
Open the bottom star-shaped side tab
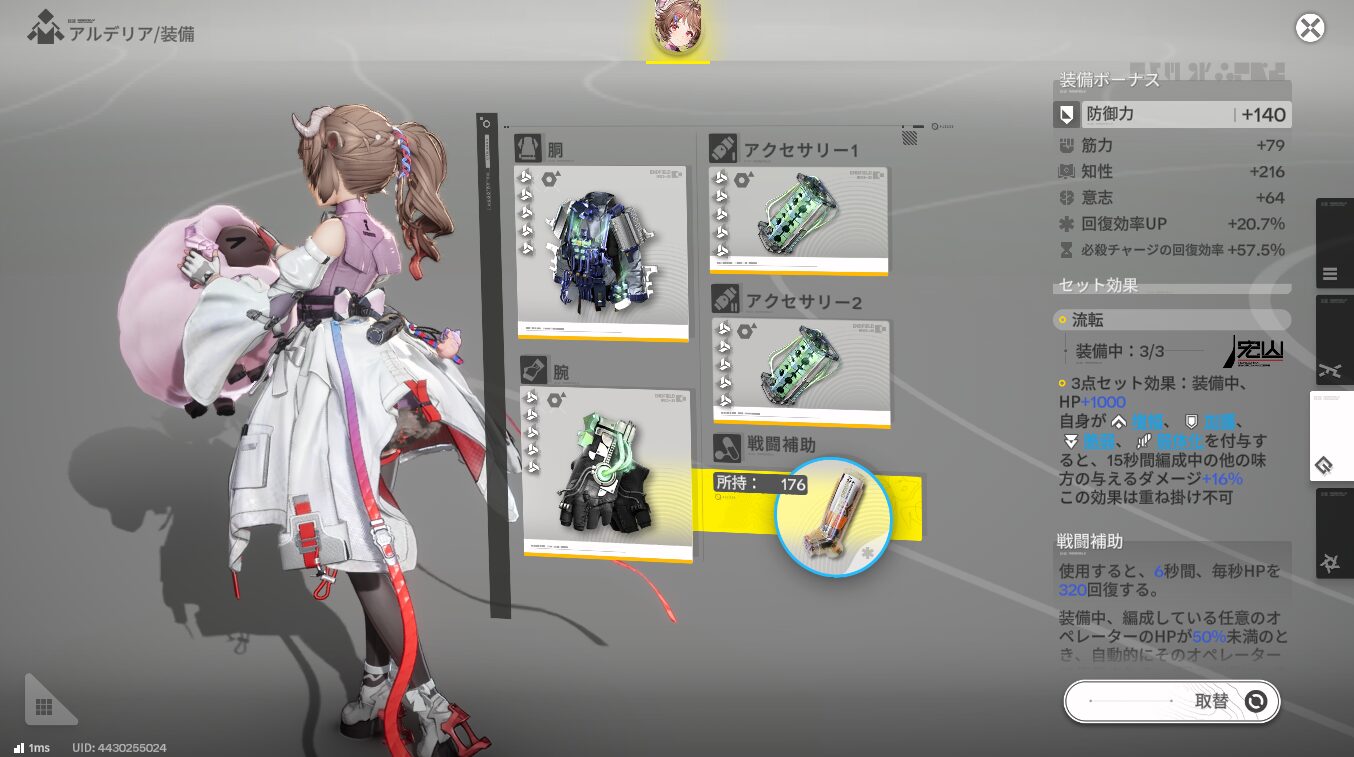(x=1330, y=564)
